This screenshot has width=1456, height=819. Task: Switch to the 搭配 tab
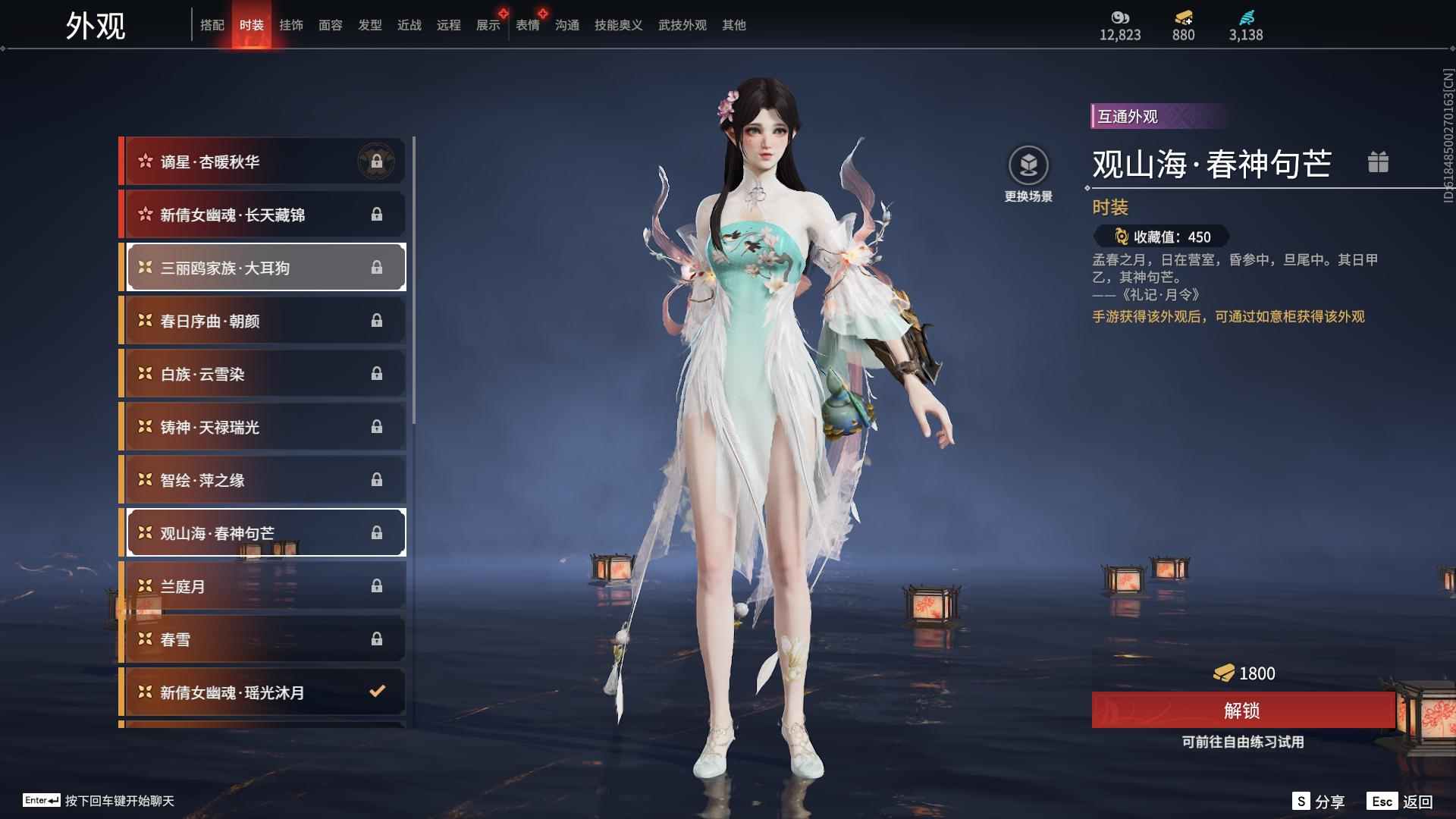coord(212,25)
